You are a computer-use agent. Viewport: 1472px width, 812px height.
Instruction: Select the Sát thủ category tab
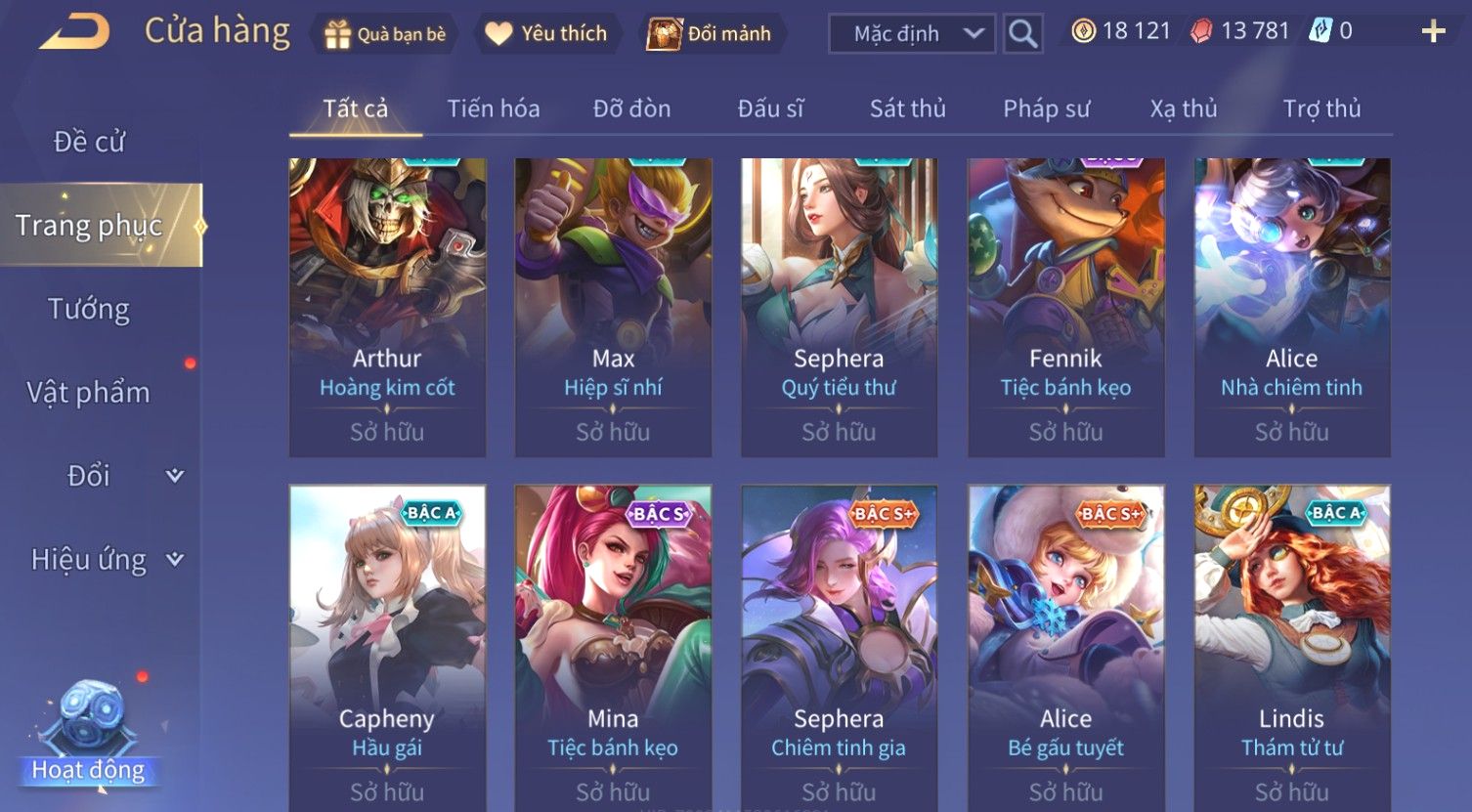pyautogui.click(x=907, y=108)
